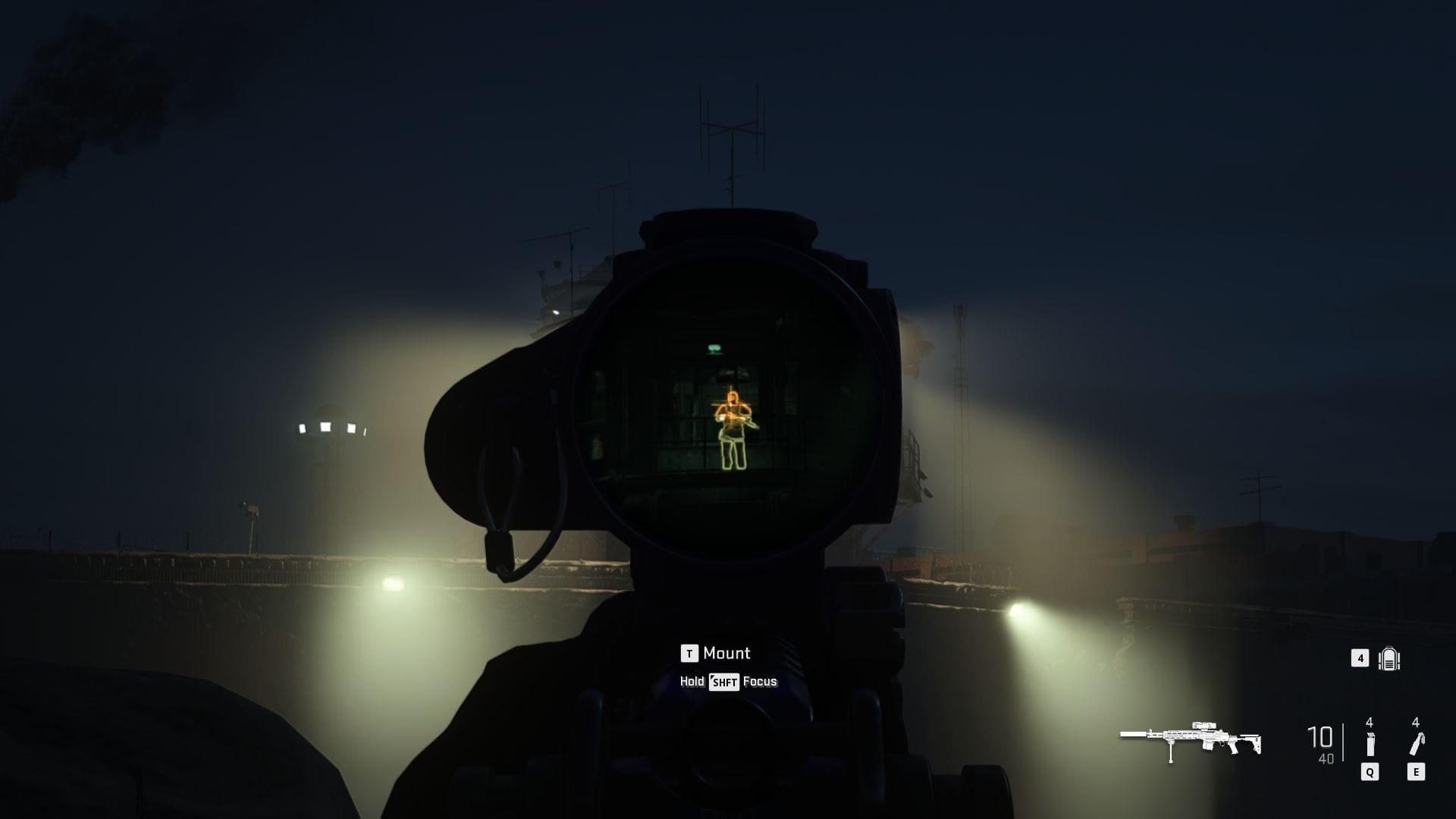Image resolution: width=1456 pixels, height=819 pixels.
Task: Click the backpack inventory icon
Action: pos(1389,658)
